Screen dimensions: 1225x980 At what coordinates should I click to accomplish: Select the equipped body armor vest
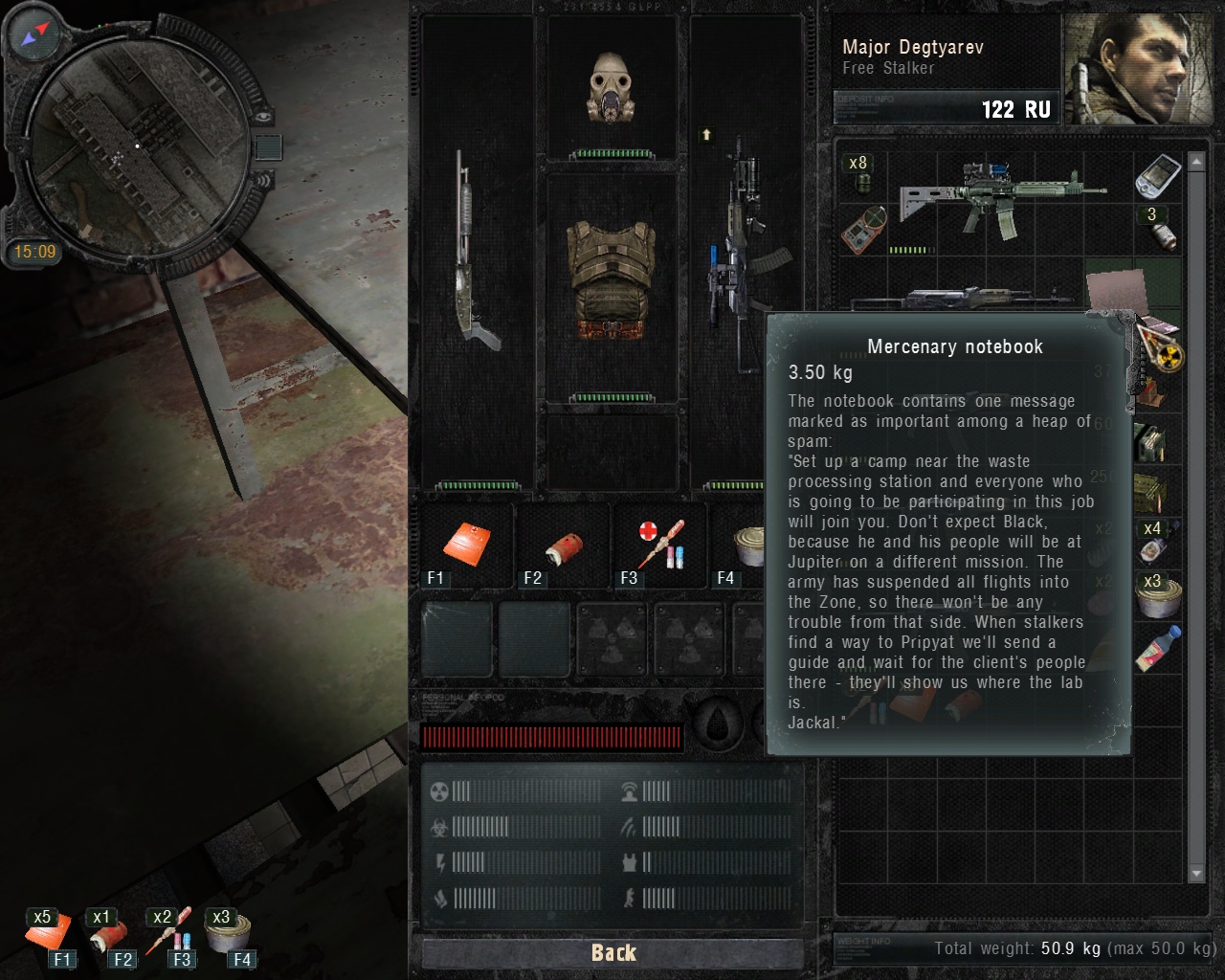pos(612,281)
